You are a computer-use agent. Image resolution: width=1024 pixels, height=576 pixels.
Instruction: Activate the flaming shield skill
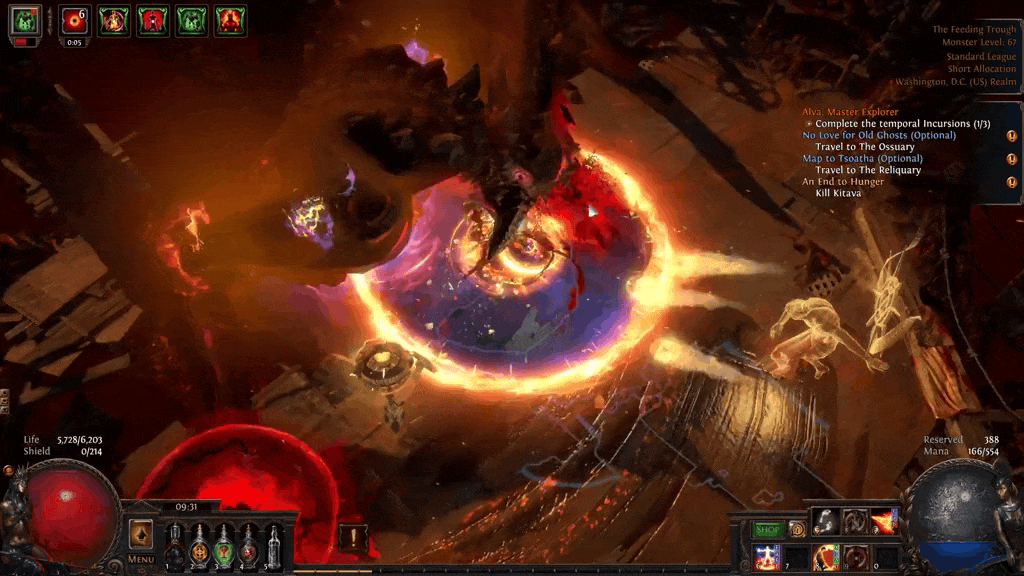tap(826, 557)
